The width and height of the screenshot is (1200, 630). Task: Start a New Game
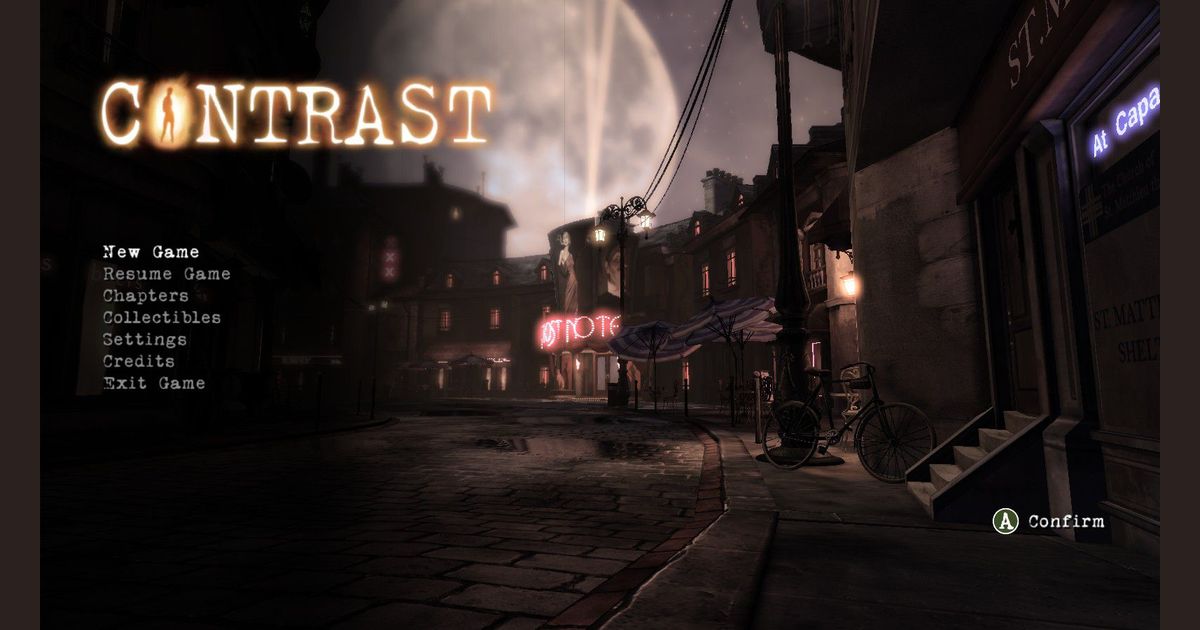point(151,252)
